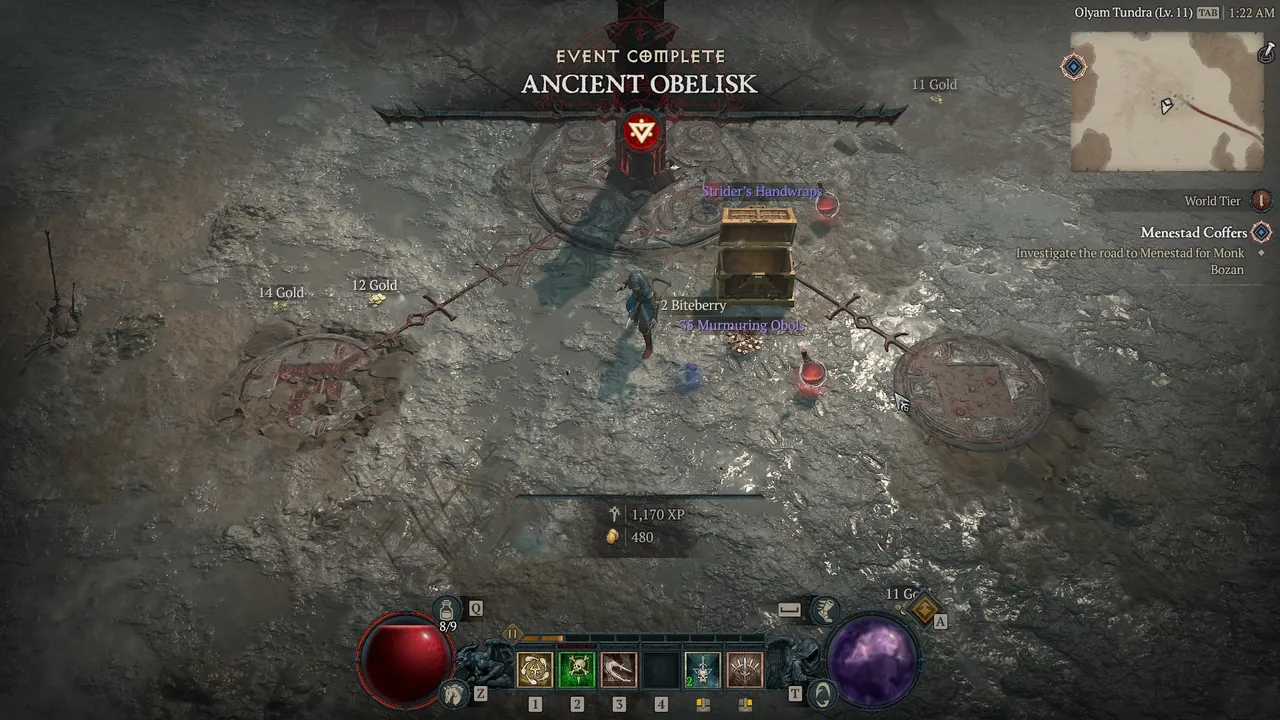Click the obelisk icon on minimap corner

click(x=1265, y=52)
